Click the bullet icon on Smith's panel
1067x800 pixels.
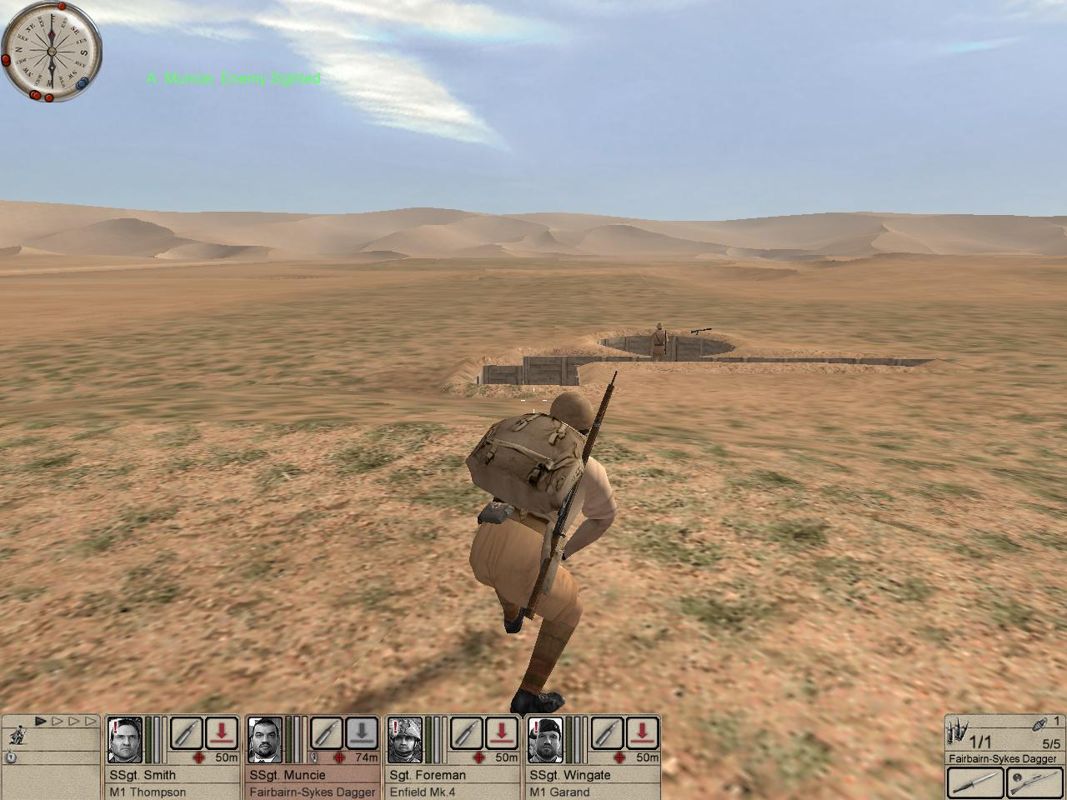point(186,733)
